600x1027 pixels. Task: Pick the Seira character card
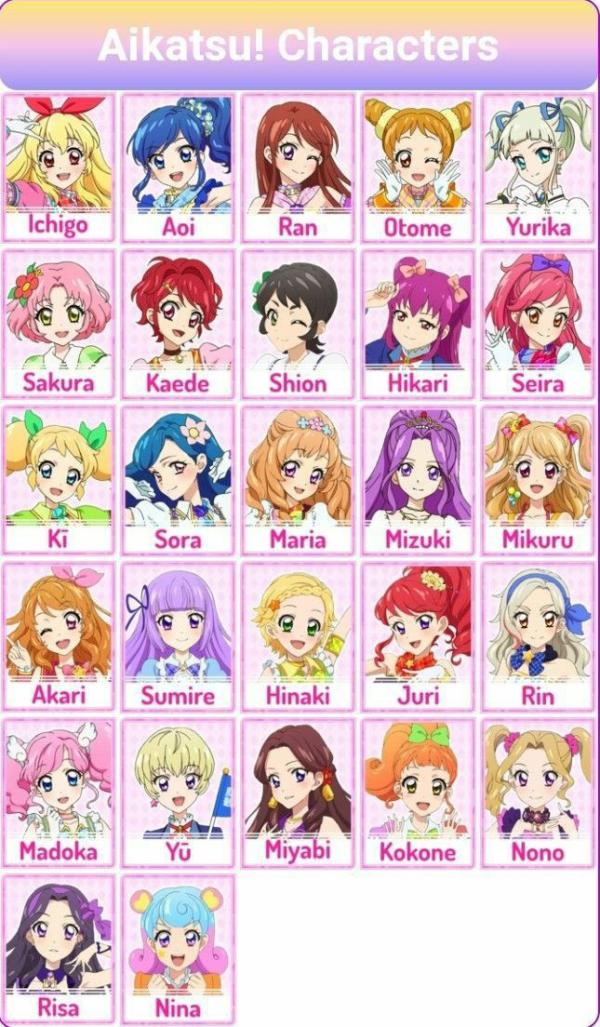[538, 324]
